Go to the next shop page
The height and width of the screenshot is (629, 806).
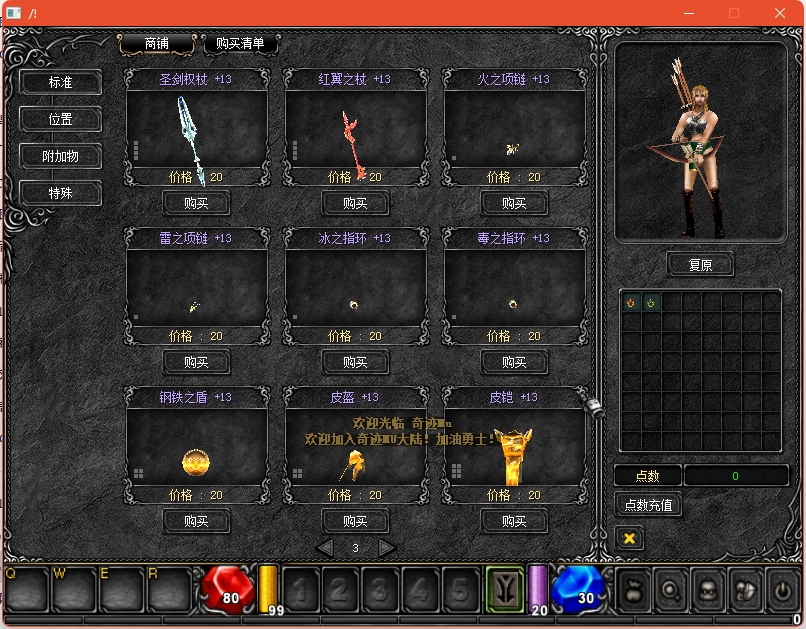click(387, 548)
